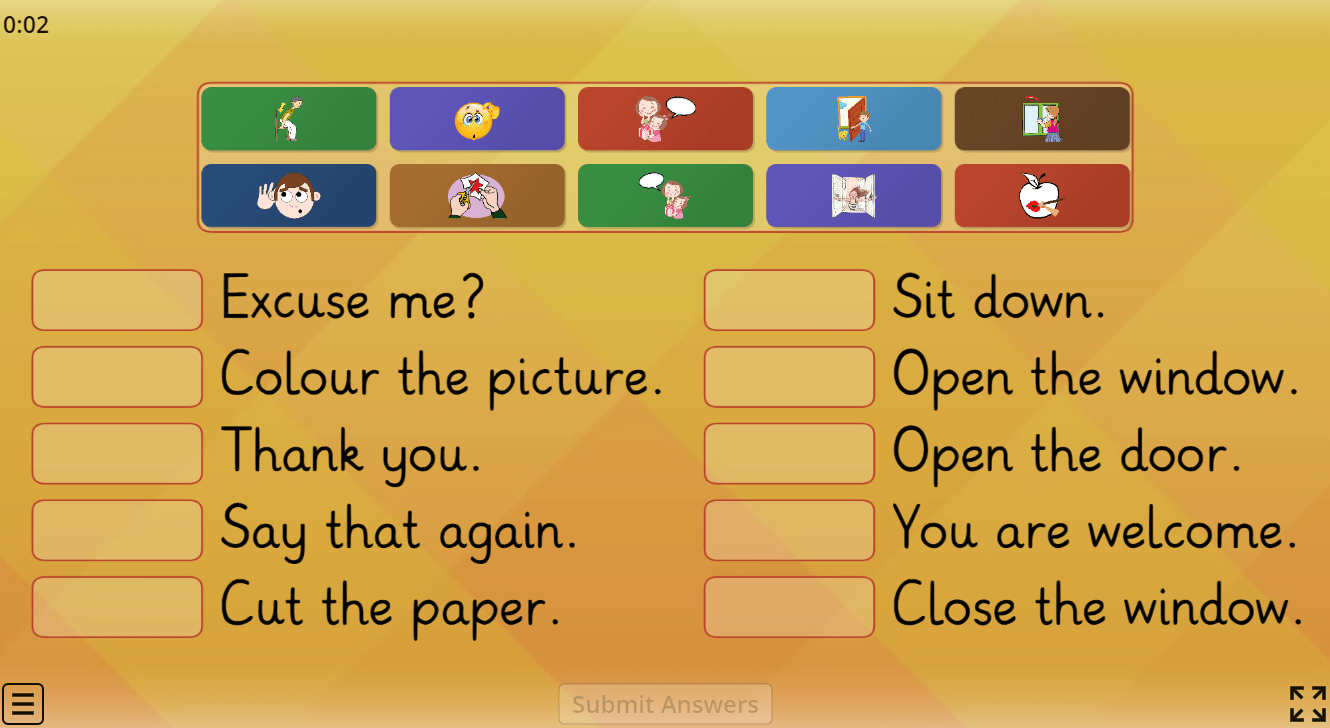This screenshot has height=728, width=1330.
Task: Select the scissors cutting paper tile
Action: (477, 196)
